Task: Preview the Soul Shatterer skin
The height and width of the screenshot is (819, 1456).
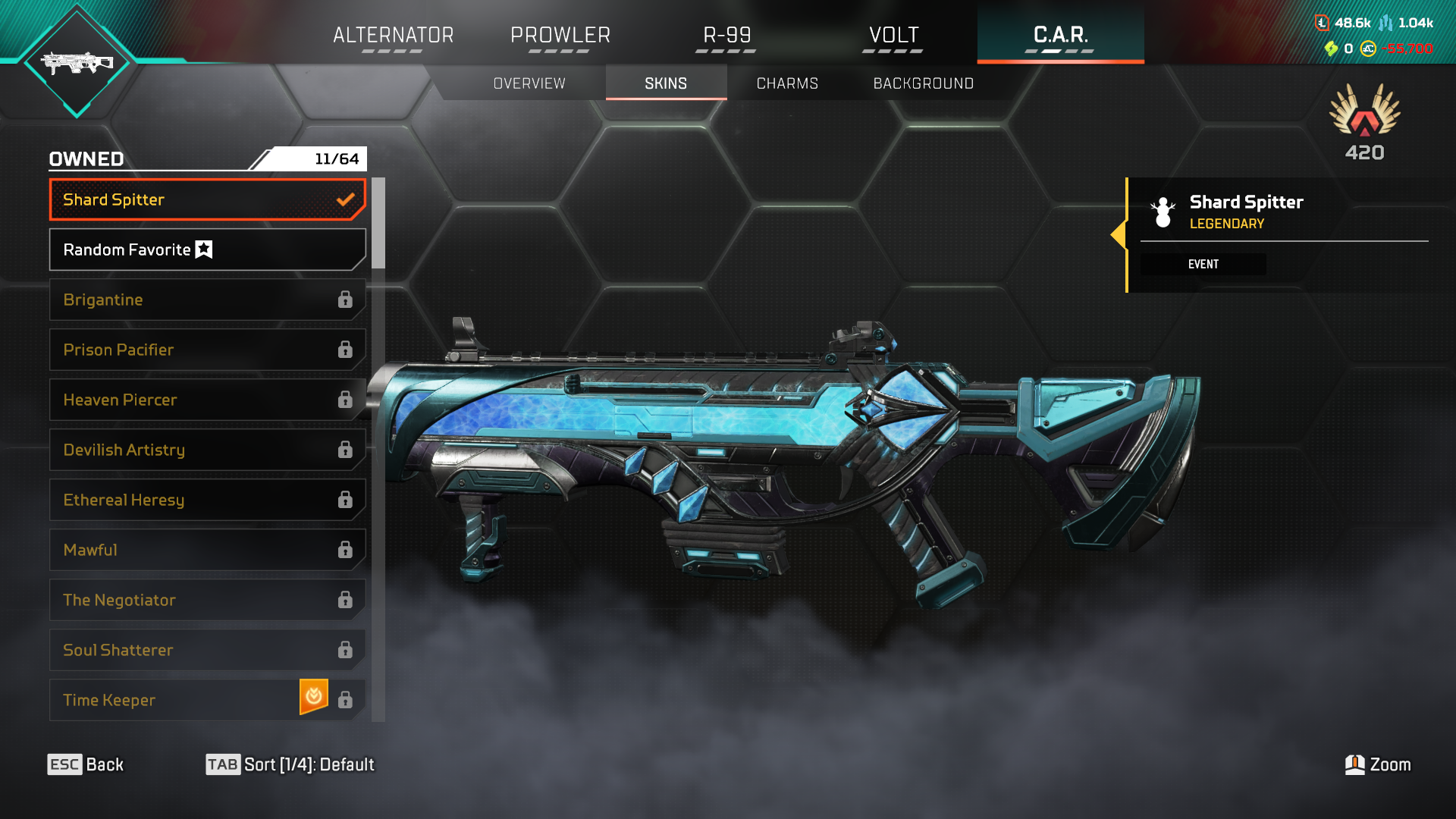Action: (x=207, y=650)
